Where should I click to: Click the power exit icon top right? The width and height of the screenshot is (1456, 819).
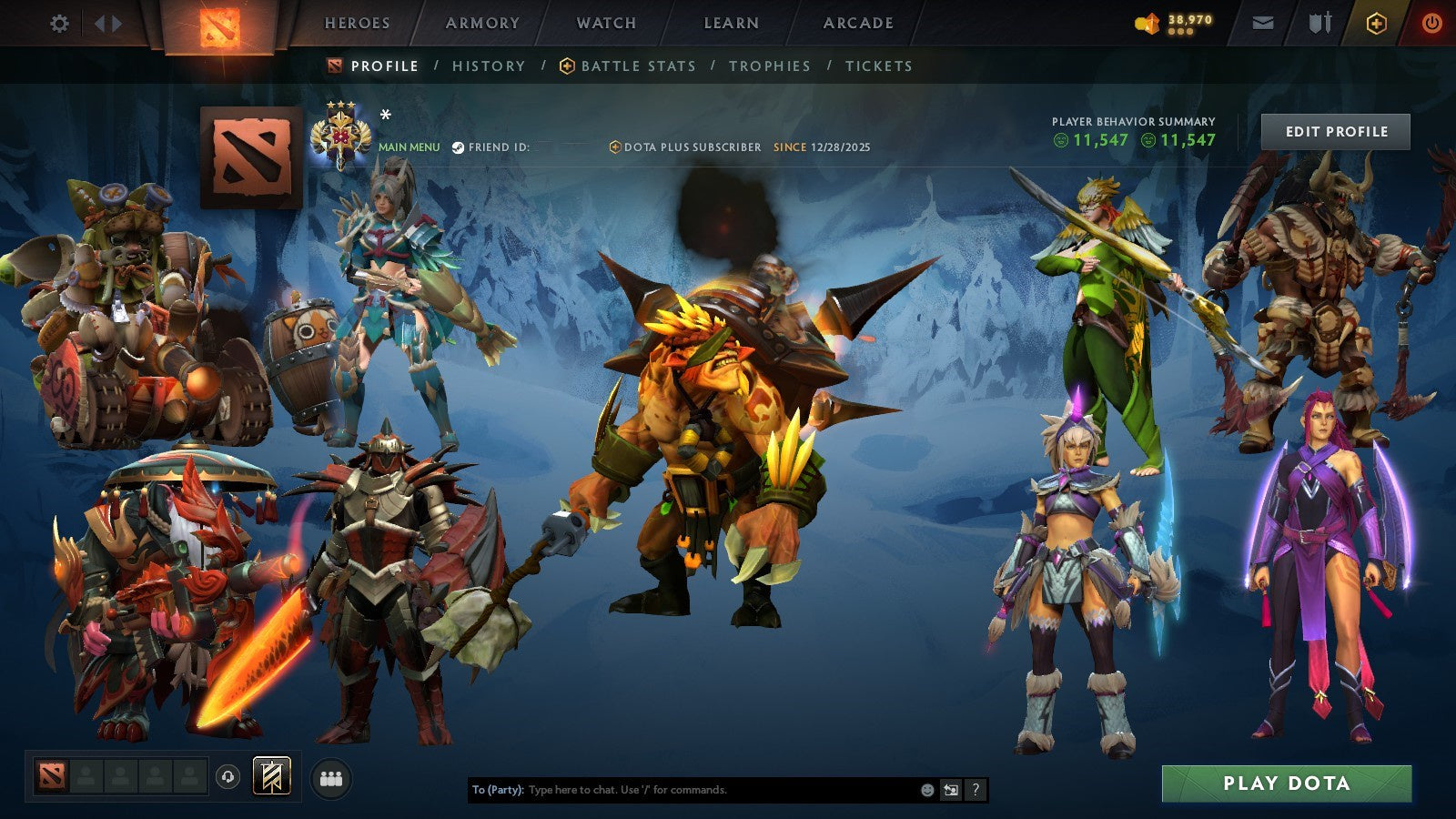tap(1431, 24)
